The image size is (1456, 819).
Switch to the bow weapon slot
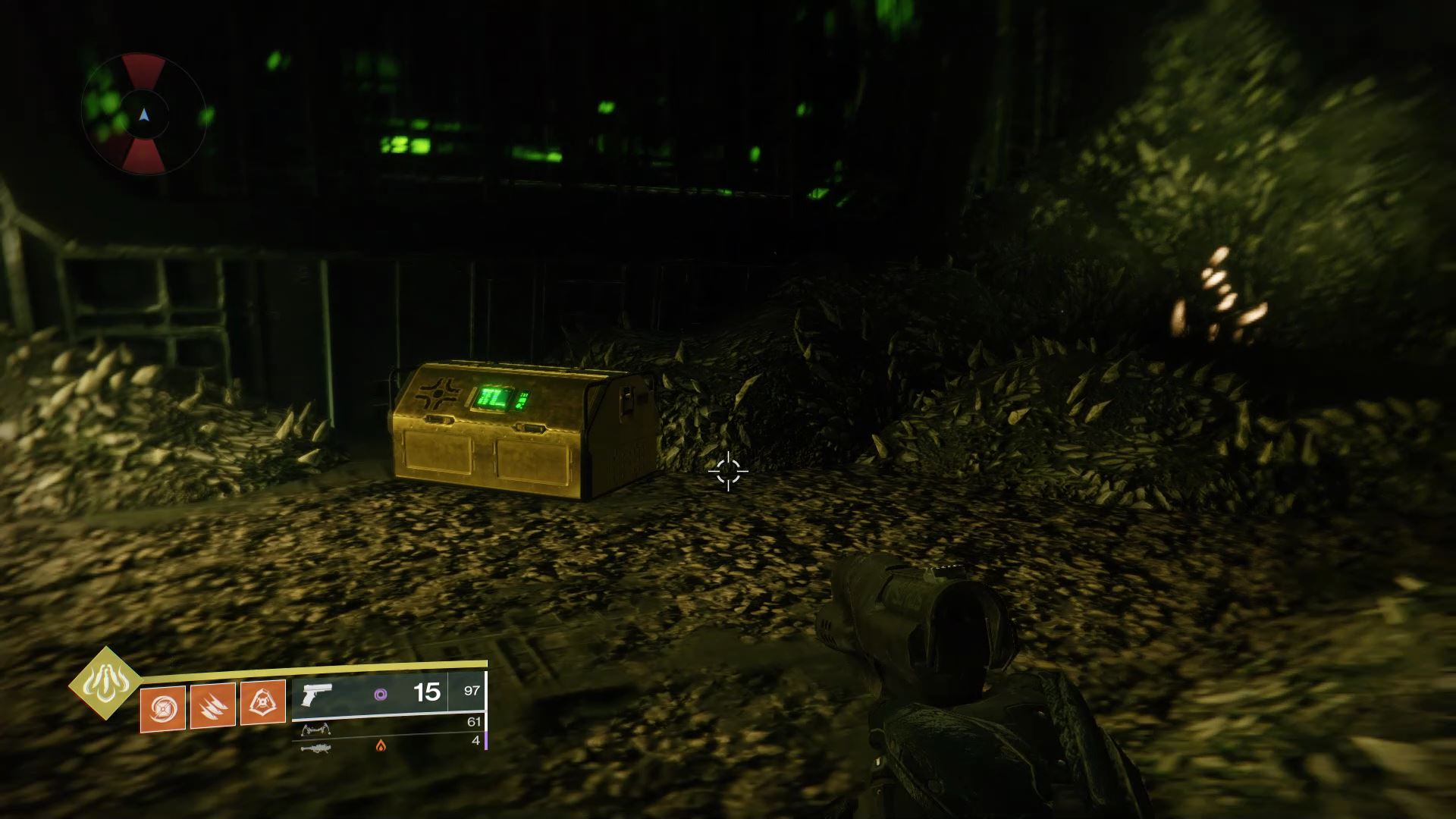coord(315,730)
